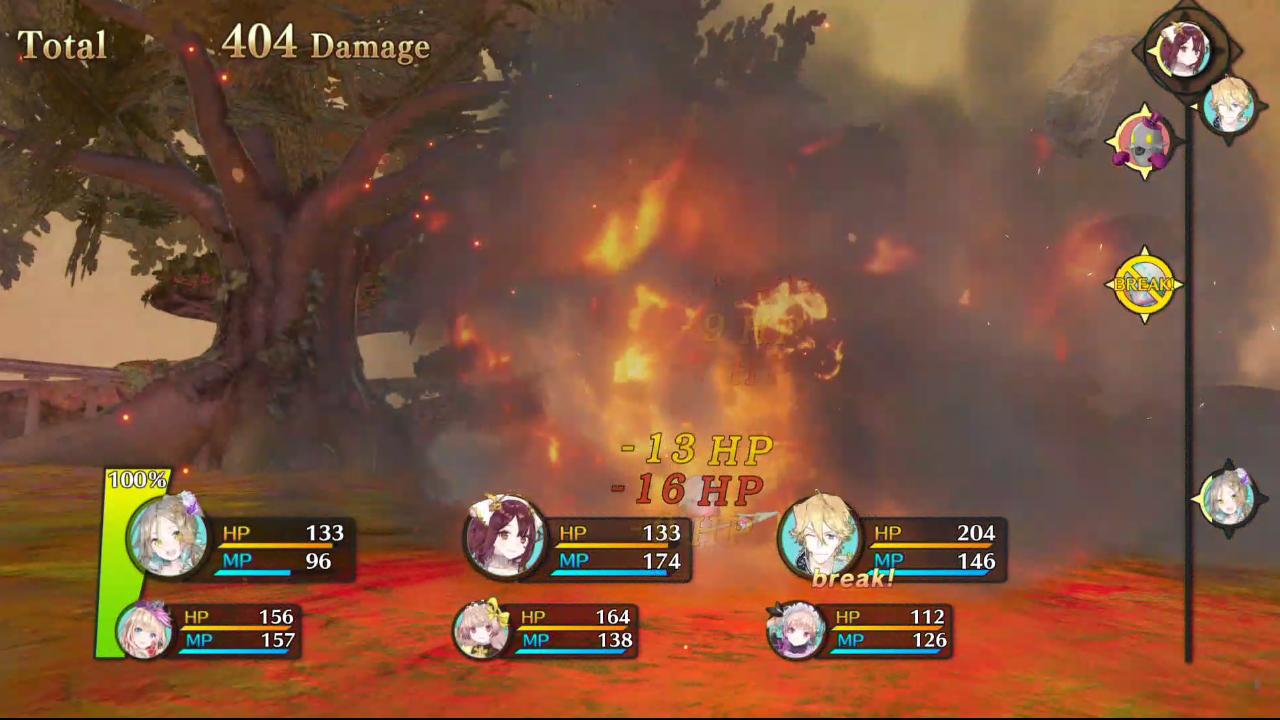
Task: Choose the blonde man's party portrait
Action: [x=819, y=535]
